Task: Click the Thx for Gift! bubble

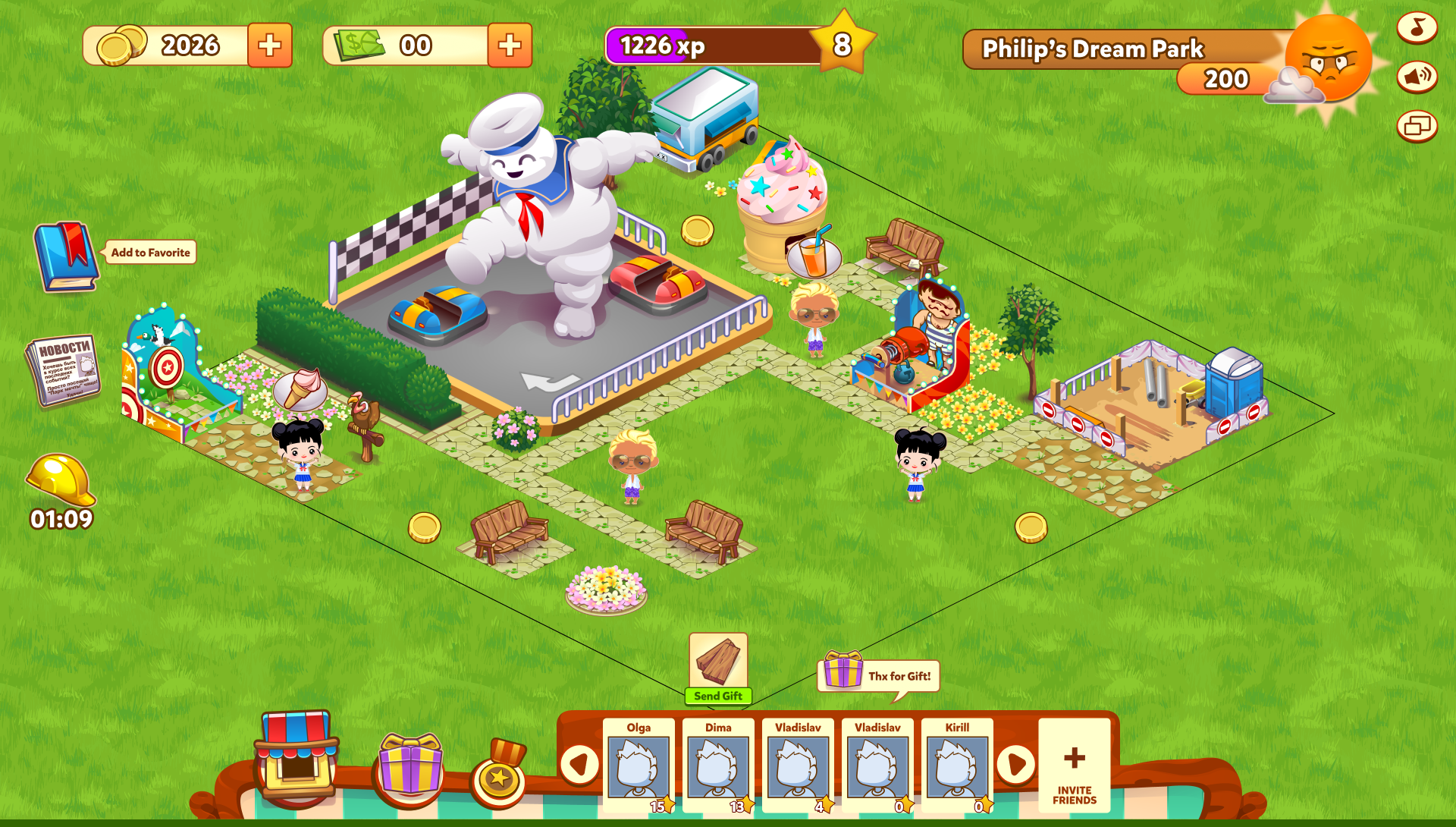Action: click(x=880, y=674)
